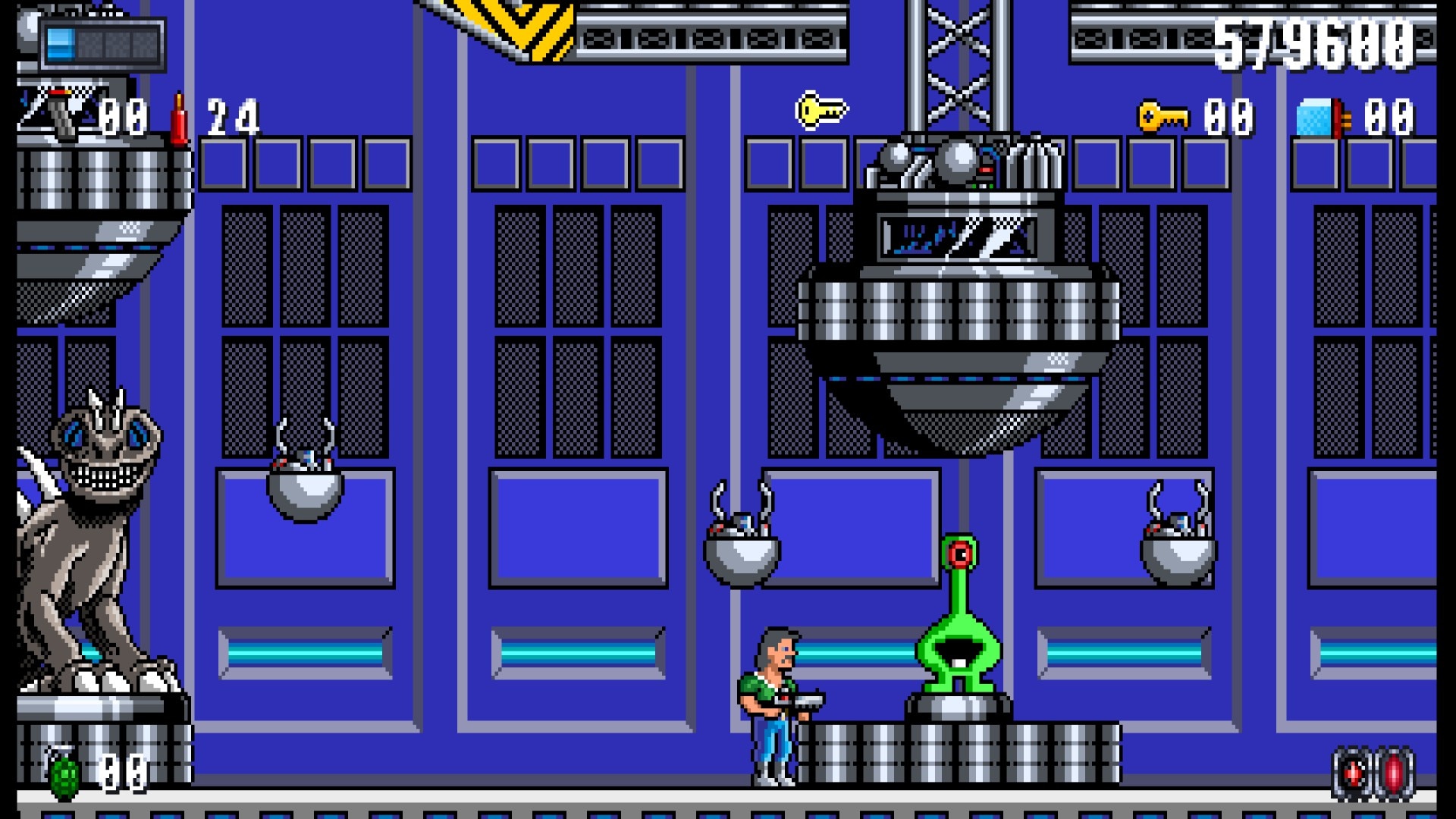Screen dimensions: 1456x819
Task: Choose the green grenade icon
Action: coord(64,774)
